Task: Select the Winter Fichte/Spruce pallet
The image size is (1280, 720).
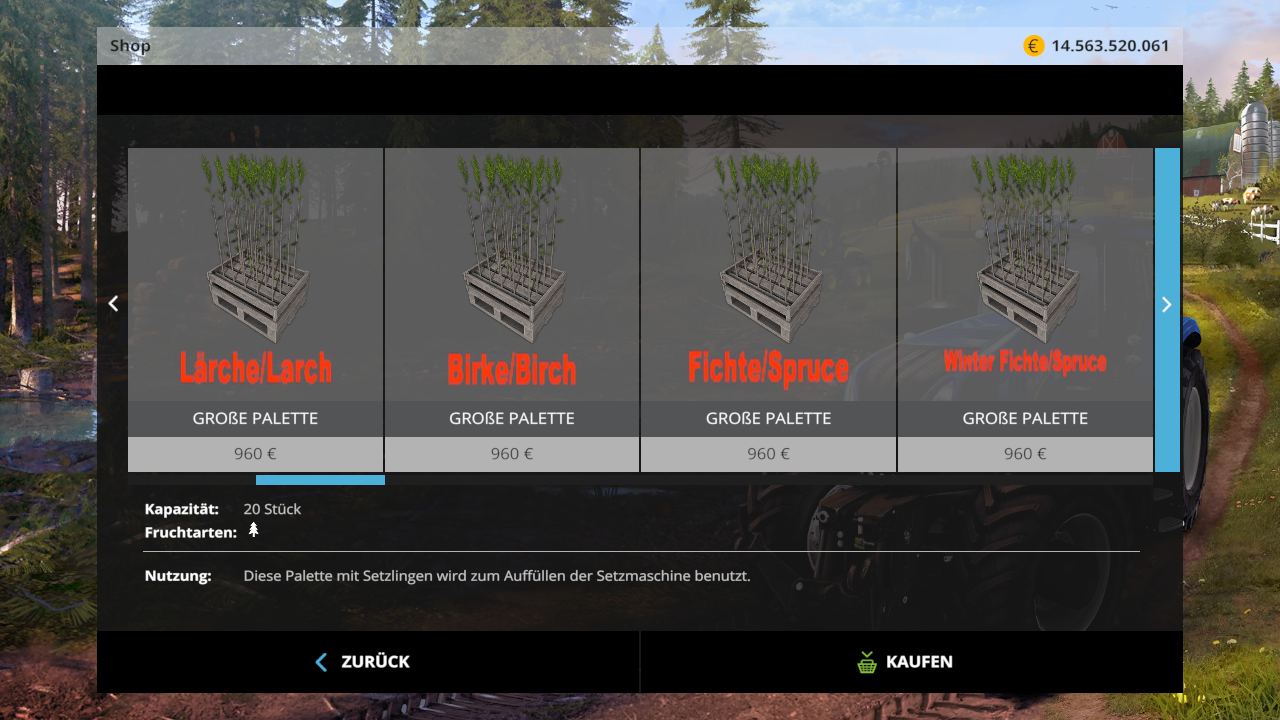Action: tap(1025, 290)
